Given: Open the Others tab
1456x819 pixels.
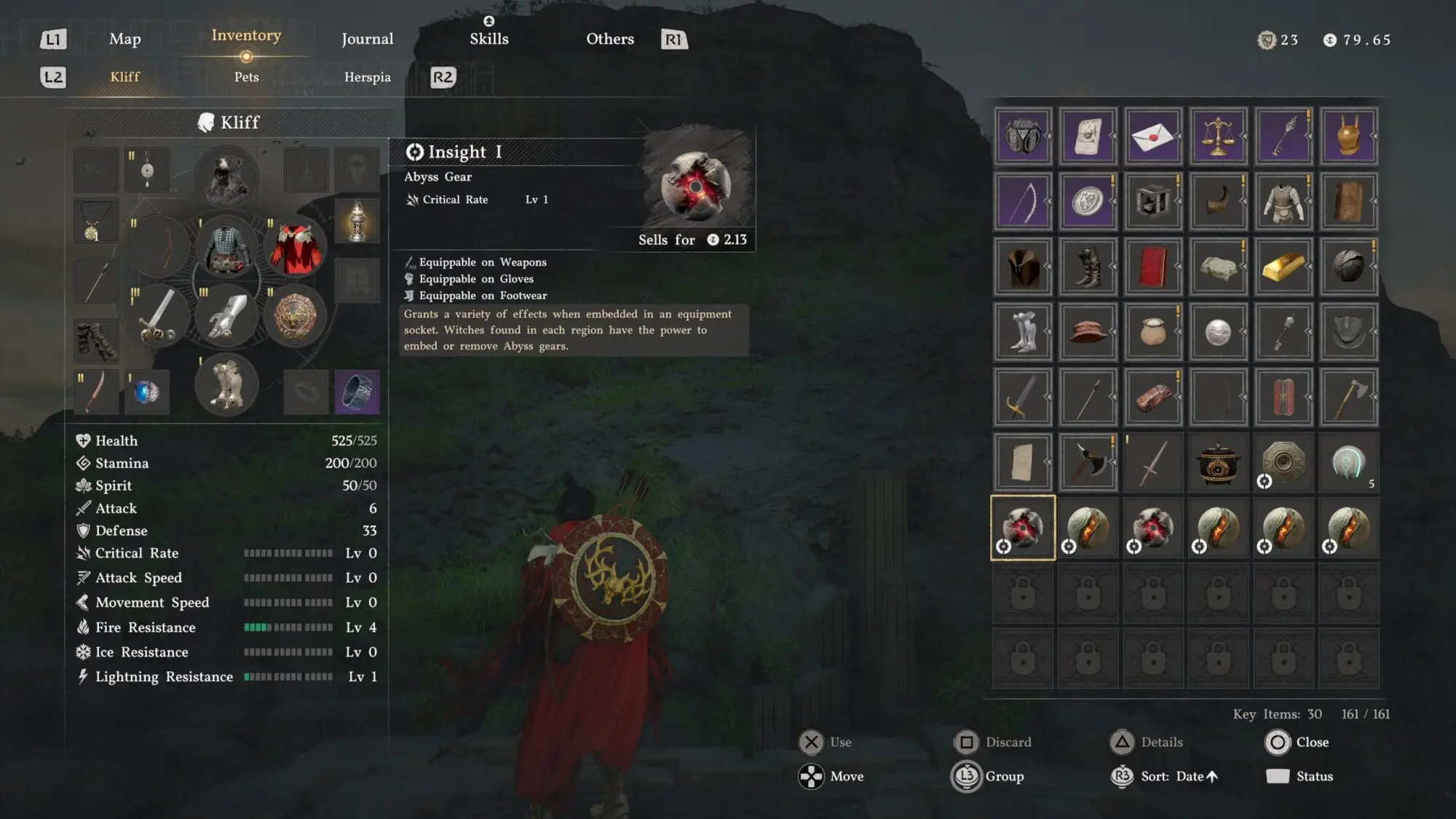Looking at the screenshot, I should click(610, 39).
